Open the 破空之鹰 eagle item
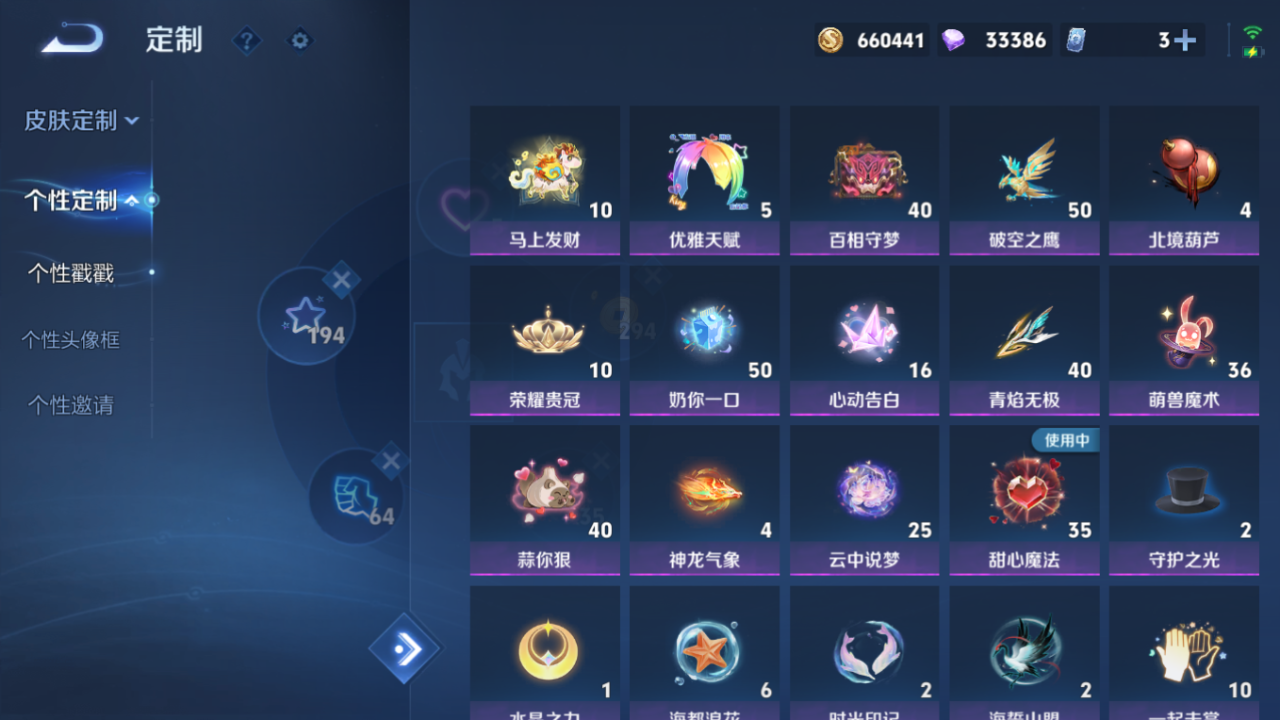The width and height of the screenshot is (1280, 720). (x=1024, y=180)
